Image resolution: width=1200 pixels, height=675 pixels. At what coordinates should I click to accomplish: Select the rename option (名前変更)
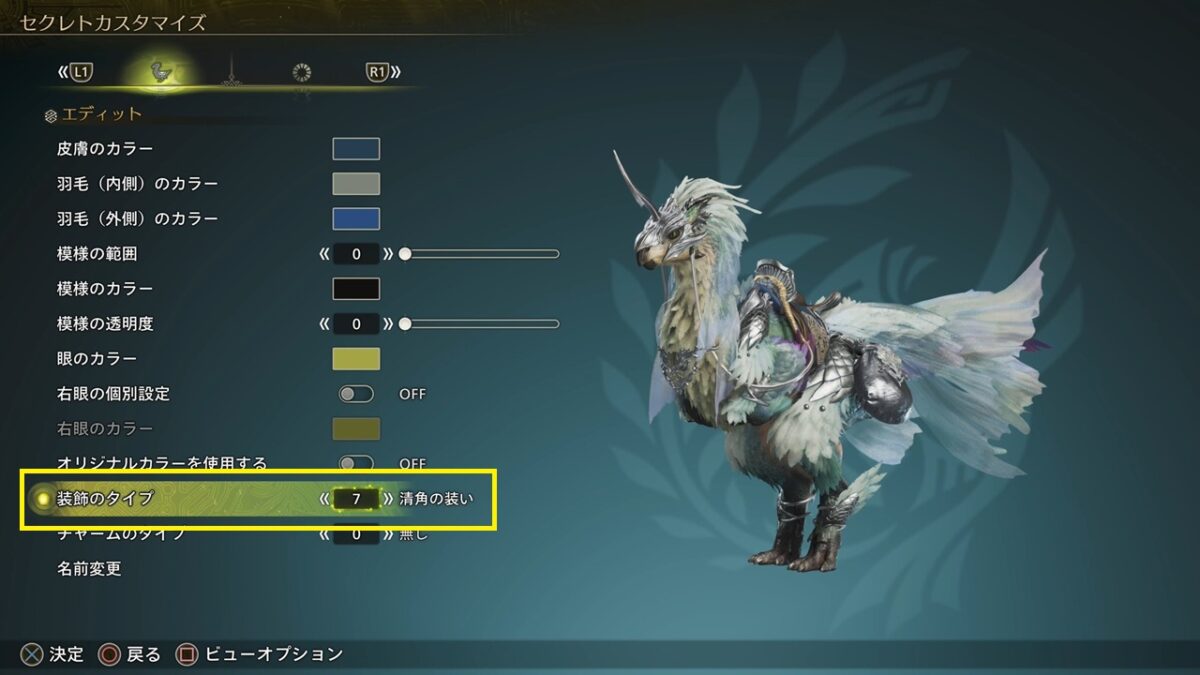90,569
